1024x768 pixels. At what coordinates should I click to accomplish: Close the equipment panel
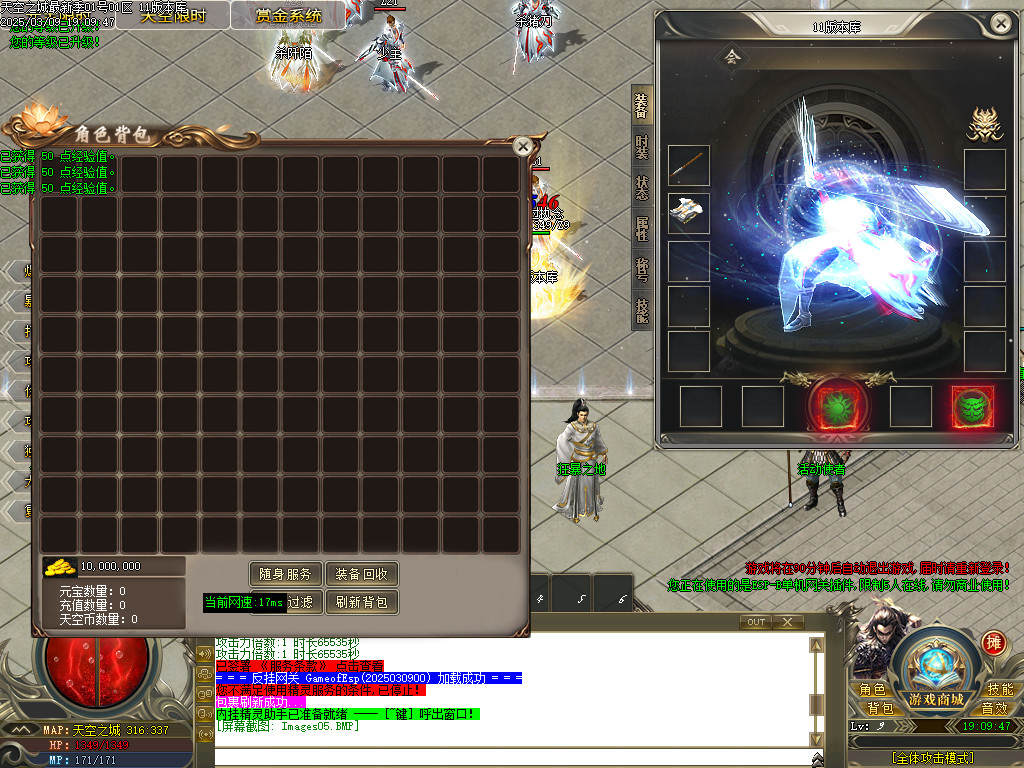pos(999,23)
